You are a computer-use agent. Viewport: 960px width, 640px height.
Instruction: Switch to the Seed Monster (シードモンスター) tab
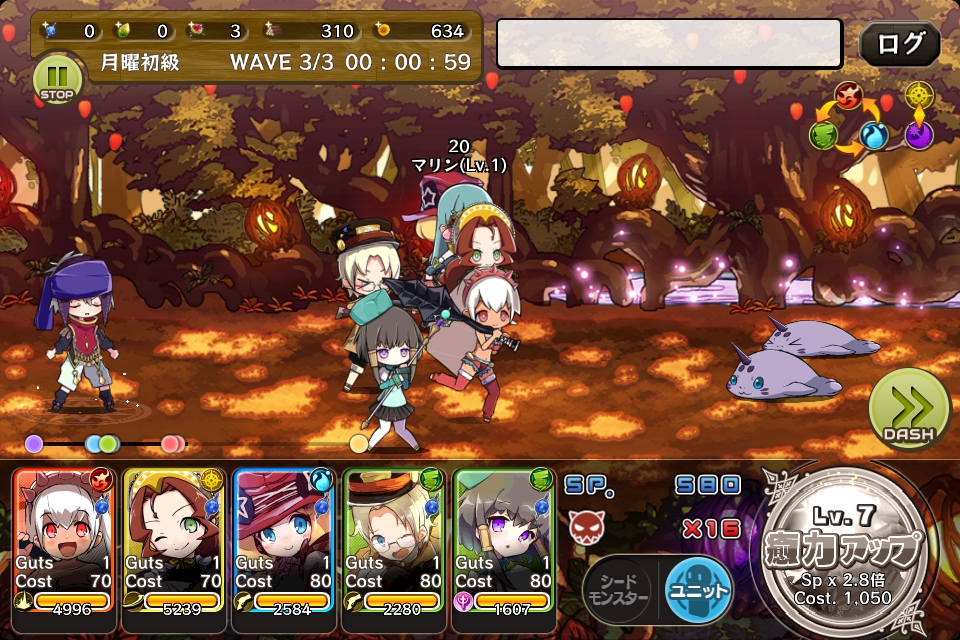[x=616, y=590]
